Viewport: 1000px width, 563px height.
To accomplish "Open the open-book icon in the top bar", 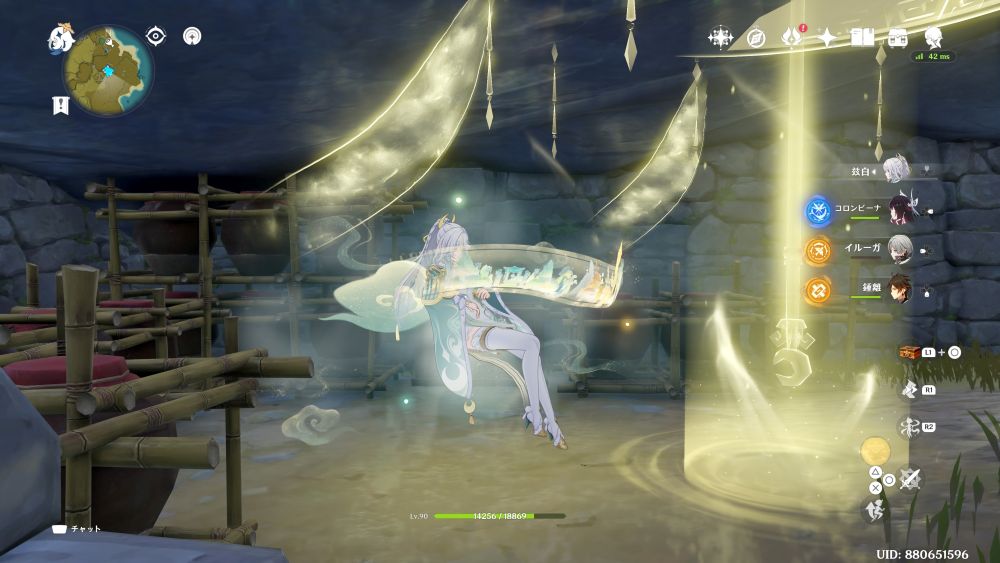I will pos(862,38).
